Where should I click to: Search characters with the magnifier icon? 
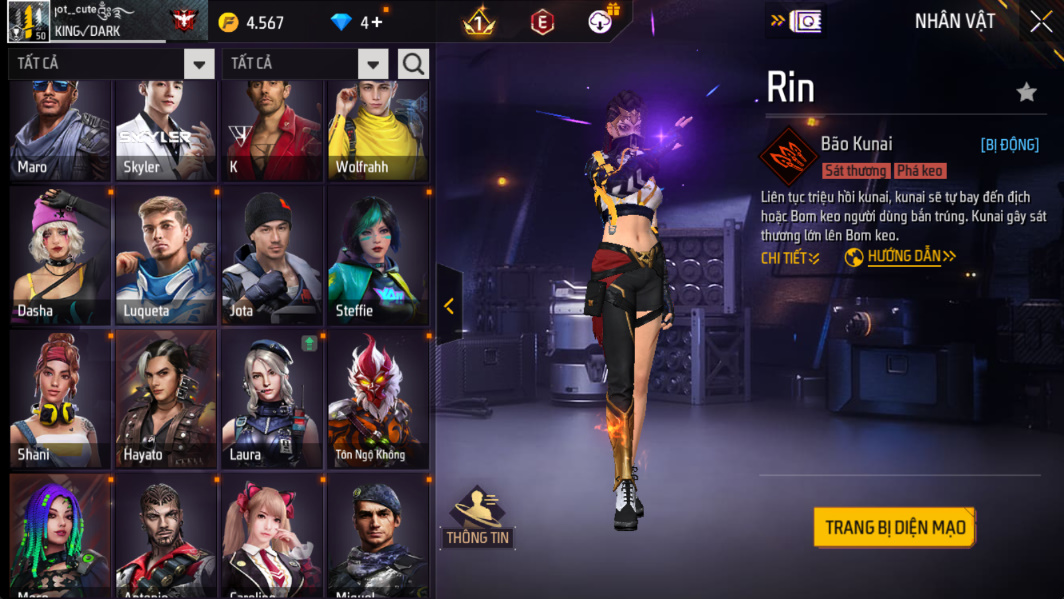click(x=413, y=64)
